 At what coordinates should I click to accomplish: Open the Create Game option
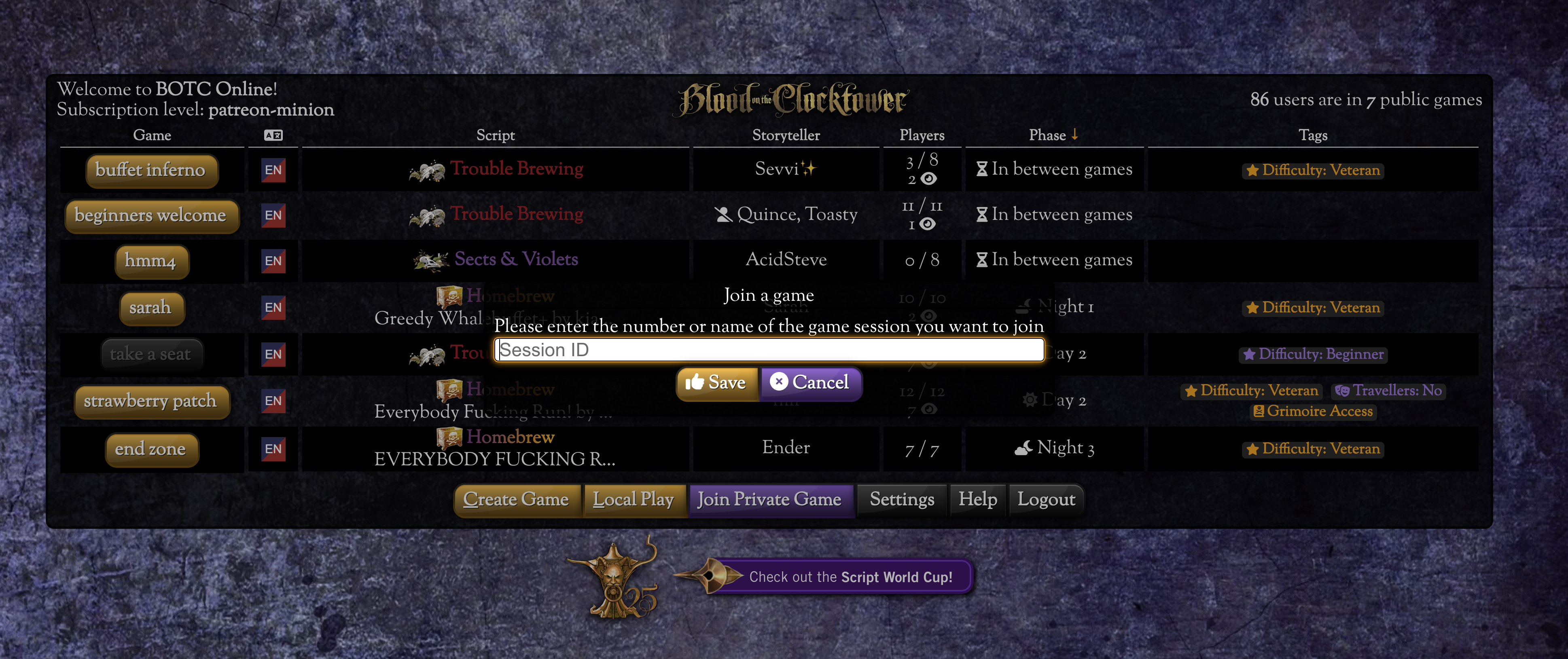click(x=516, y=500)
